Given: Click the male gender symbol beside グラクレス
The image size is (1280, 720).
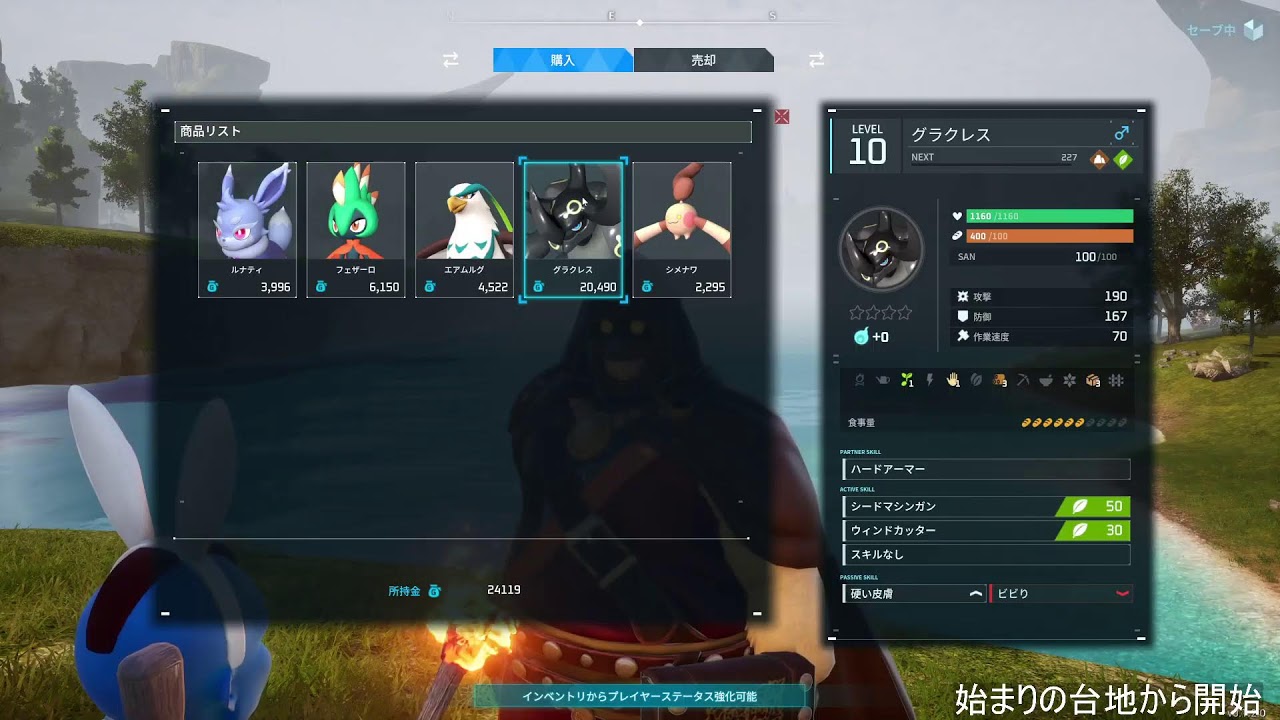Looking at the screenshot, I should tap(1123, 133).
